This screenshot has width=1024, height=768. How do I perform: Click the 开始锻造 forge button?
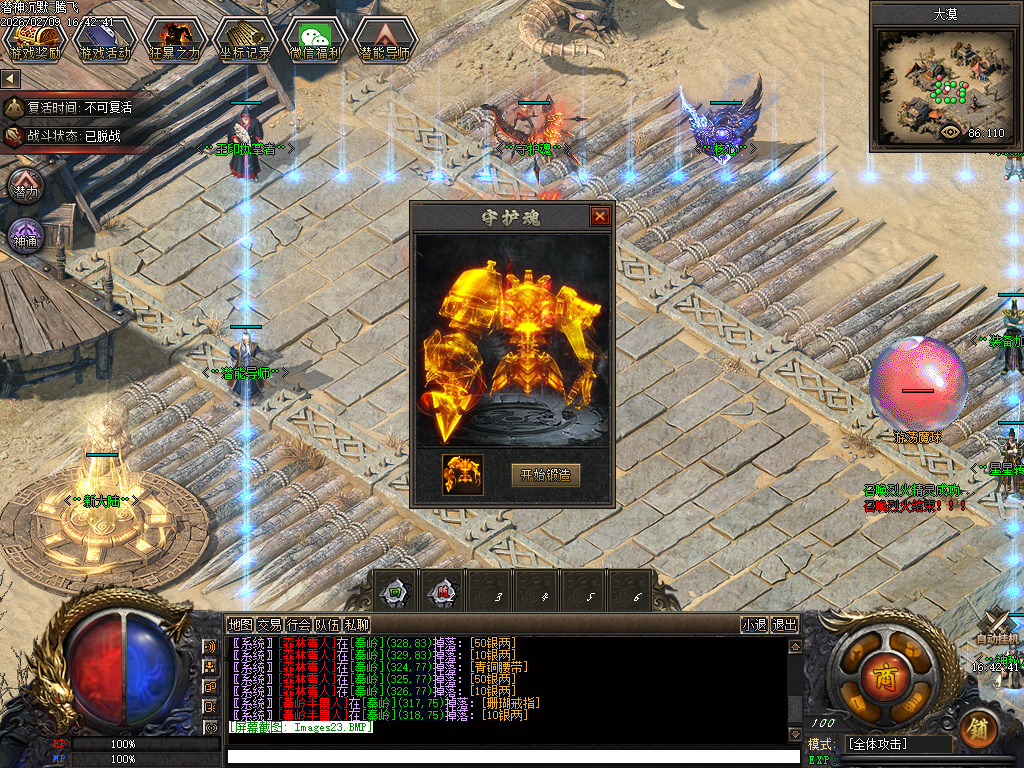[x=545, y=475]
